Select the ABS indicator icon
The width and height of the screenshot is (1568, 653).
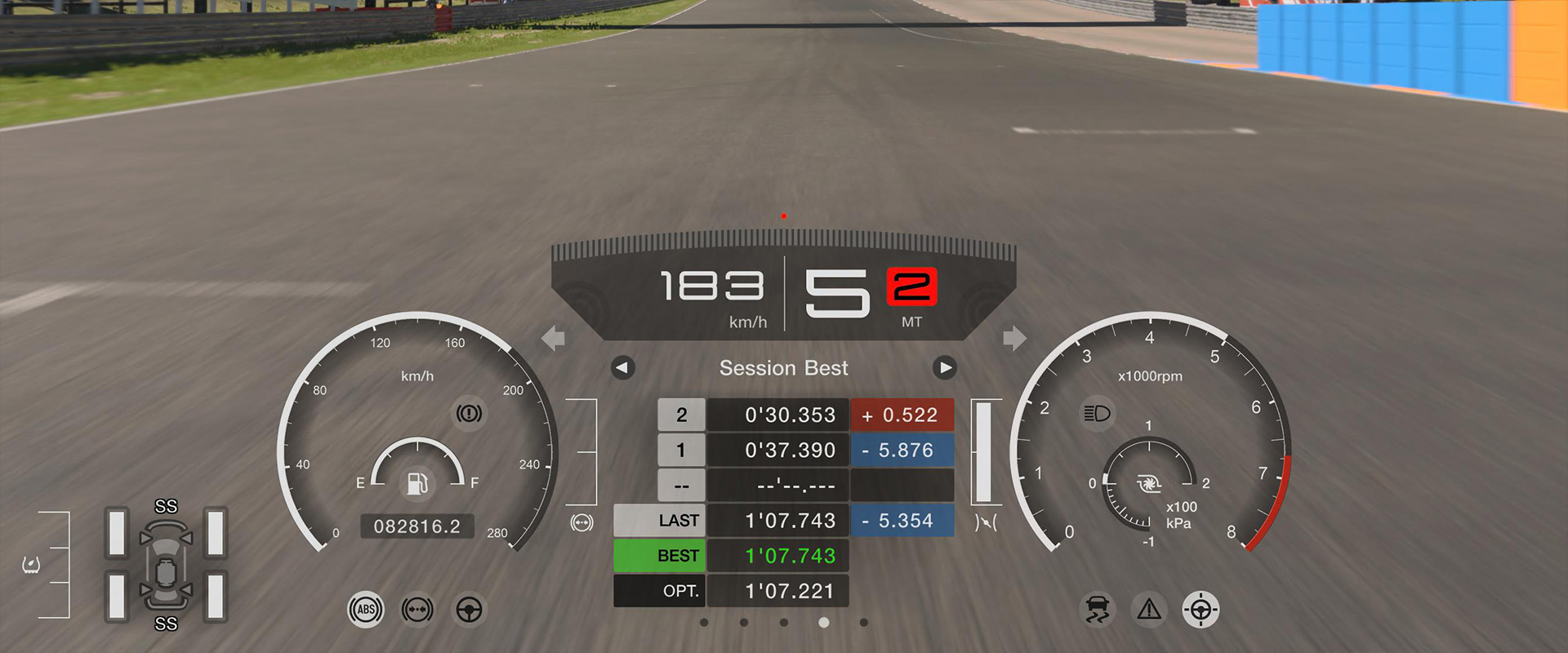pyautogui.click(x=365, y=610)
